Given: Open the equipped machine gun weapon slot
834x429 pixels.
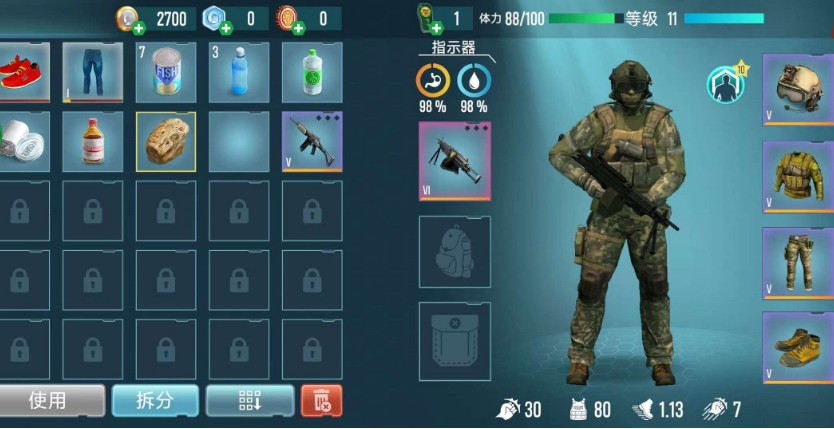Looking at the screenshot, I should point(454,161).
